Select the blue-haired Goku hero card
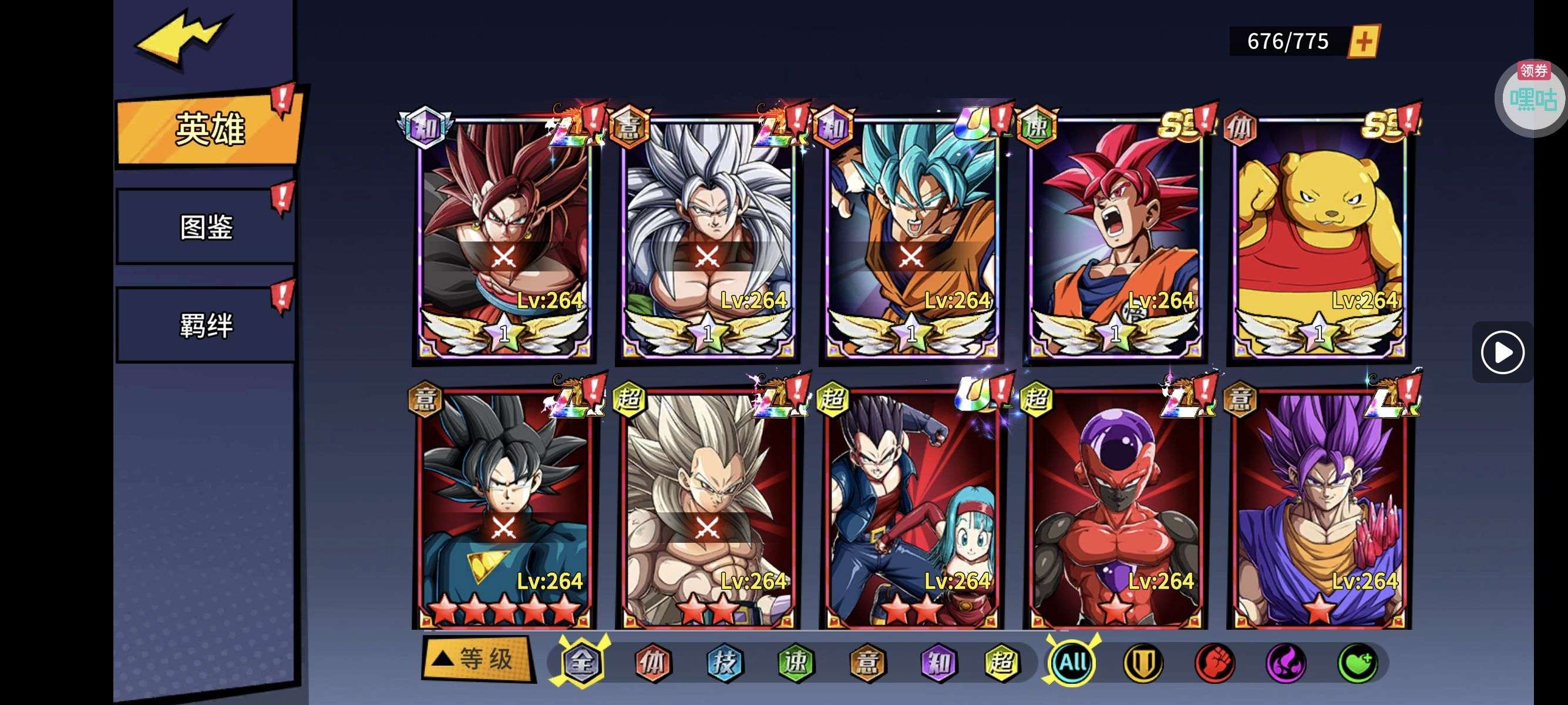The image size is (1568, 705). coord(911,237)
